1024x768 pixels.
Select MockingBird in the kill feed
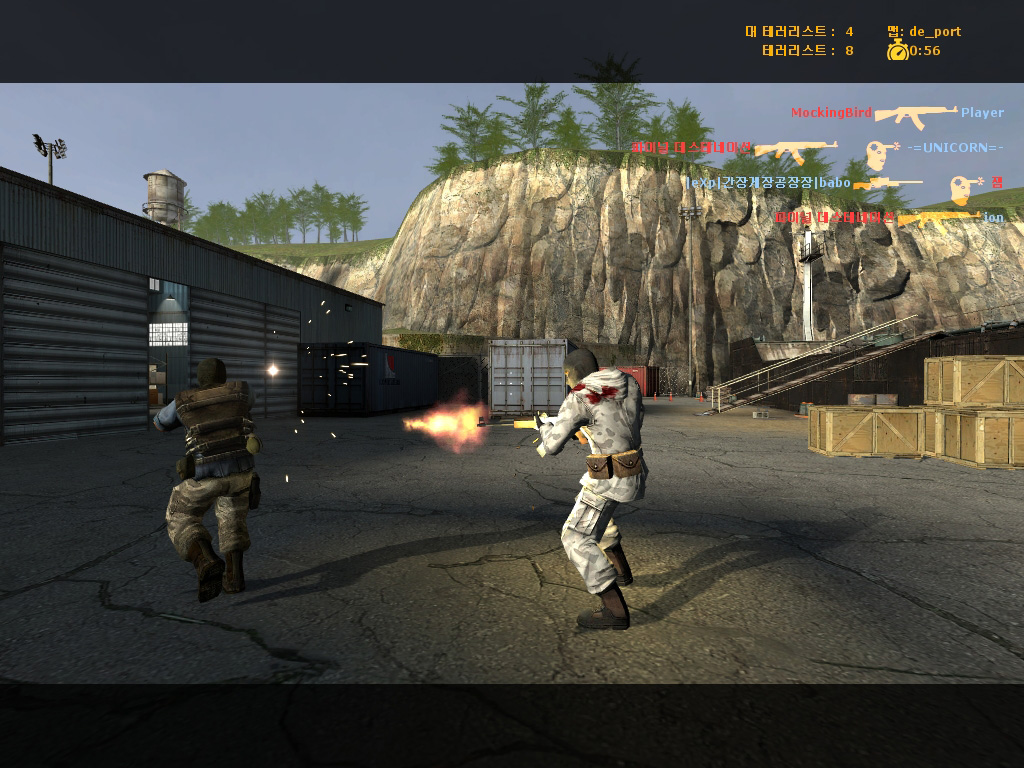(831, 113)
